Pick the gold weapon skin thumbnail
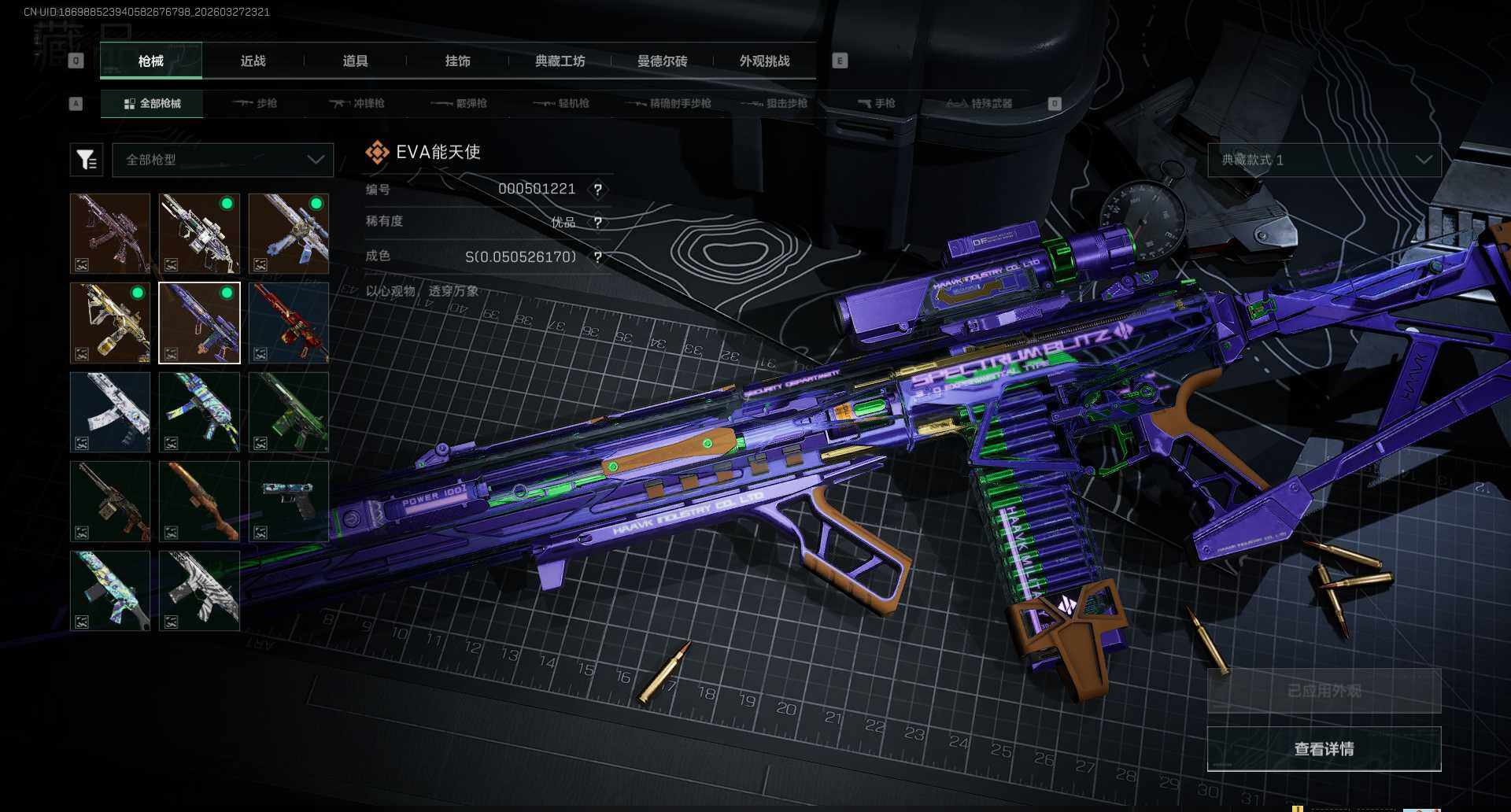Image resolution: width=1511 pixels, height=812 pixels. tap(110, 323)
